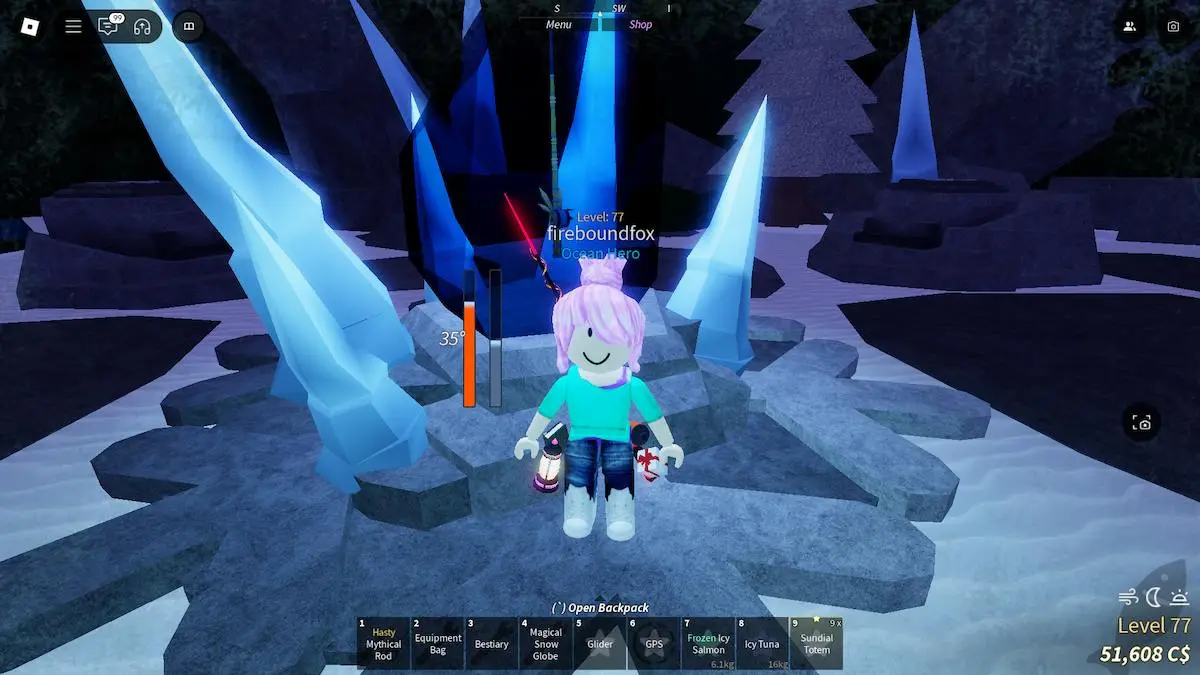Click the camera button on right edge
This screenshot has width=1200, height=675.
pos(1142,423)
